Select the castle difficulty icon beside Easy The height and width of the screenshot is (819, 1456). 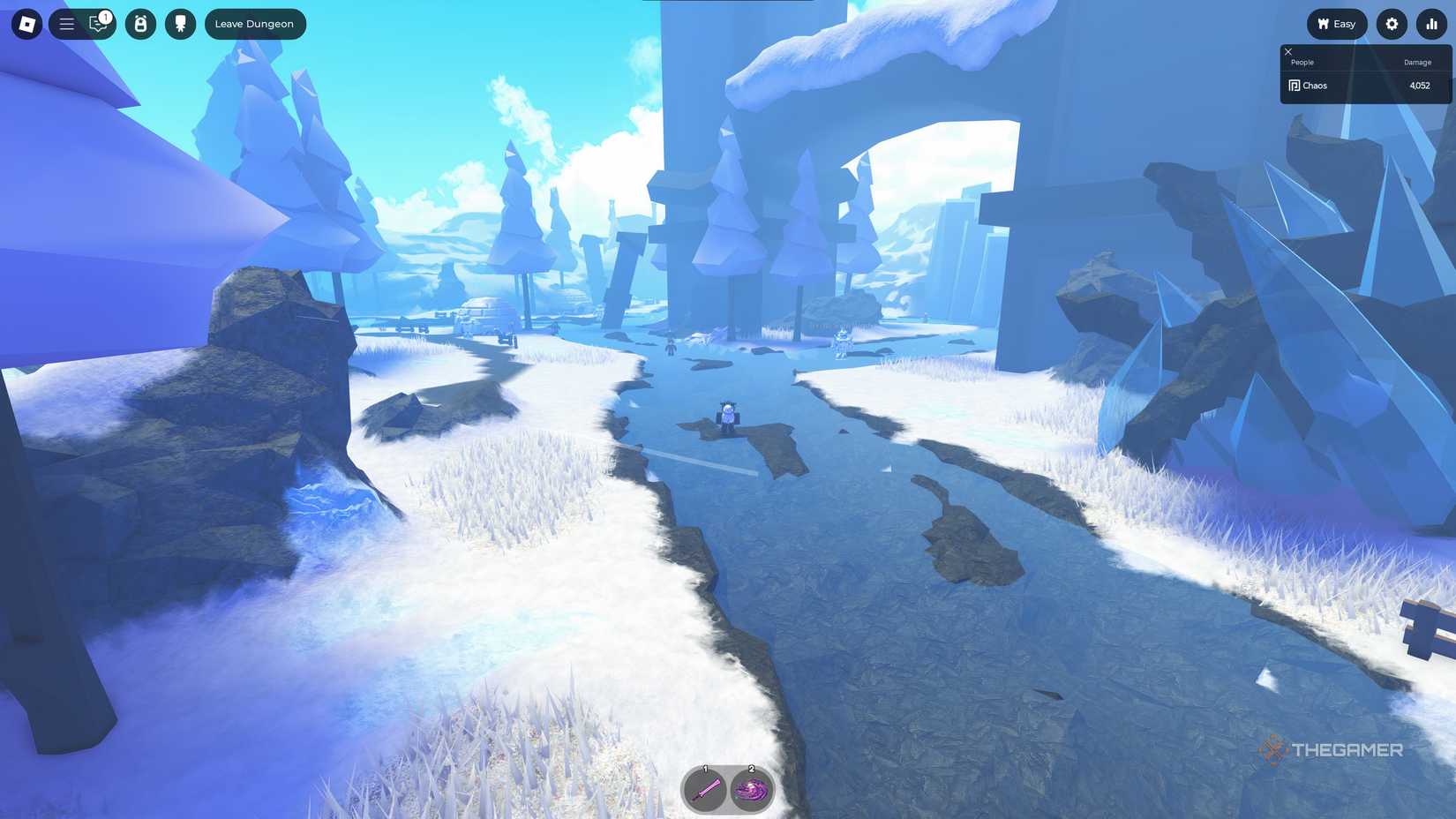(x=1323, y=24)
